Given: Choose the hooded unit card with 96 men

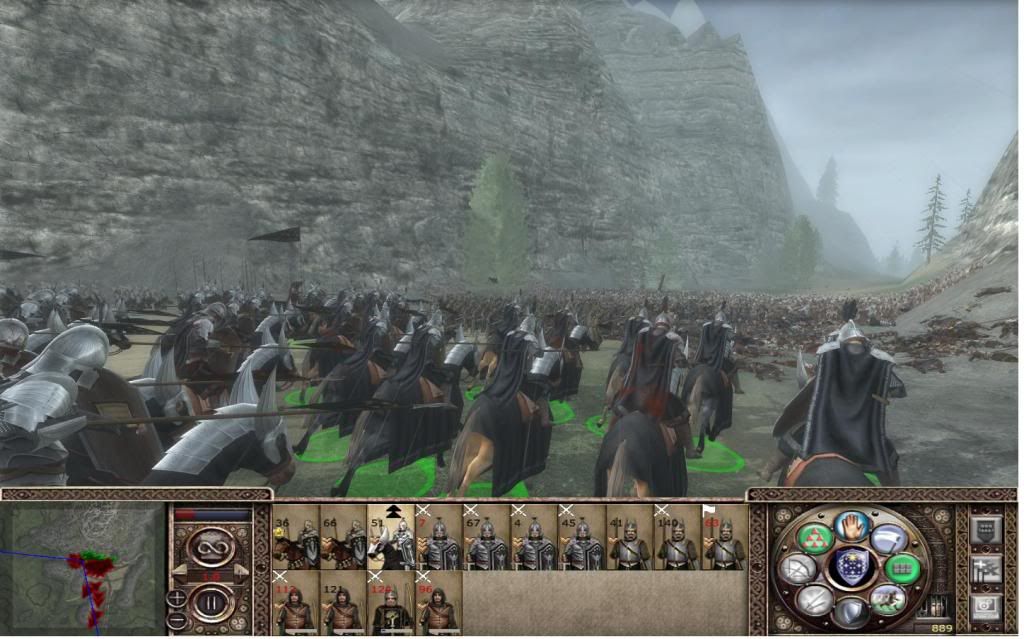Looking at the screenshot, I should (439, 602).
